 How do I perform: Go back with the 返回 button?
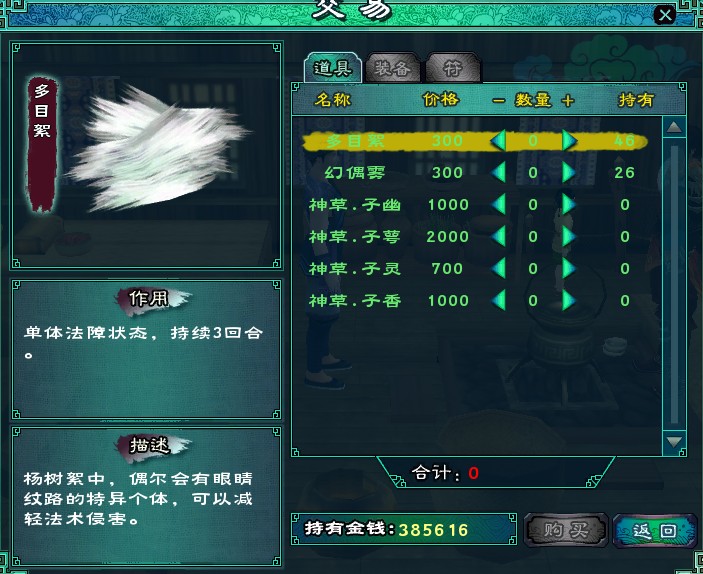(654, 530)
